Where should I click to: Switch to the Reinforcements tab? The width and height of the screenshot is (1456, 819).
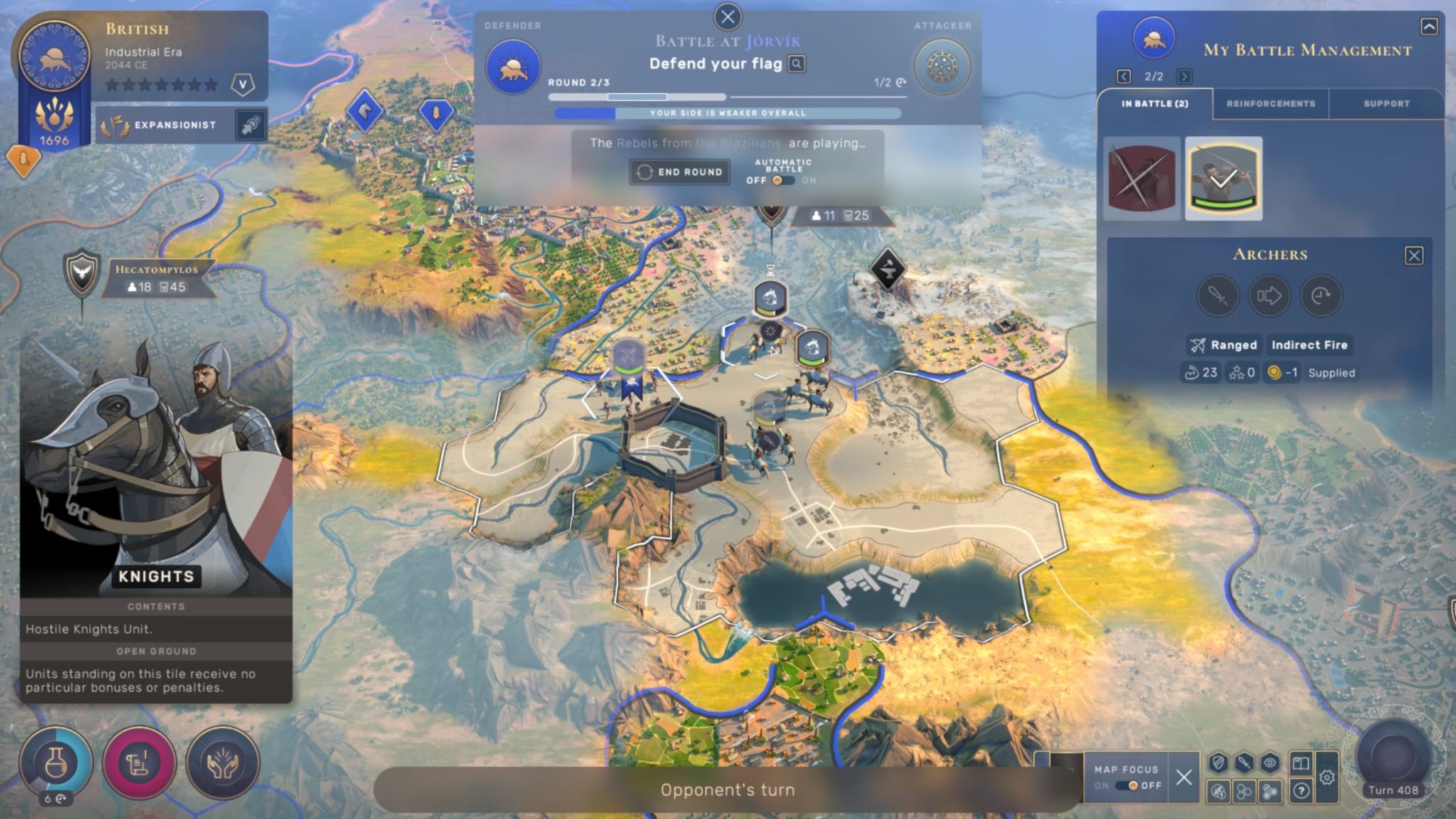coord(1271,103)
